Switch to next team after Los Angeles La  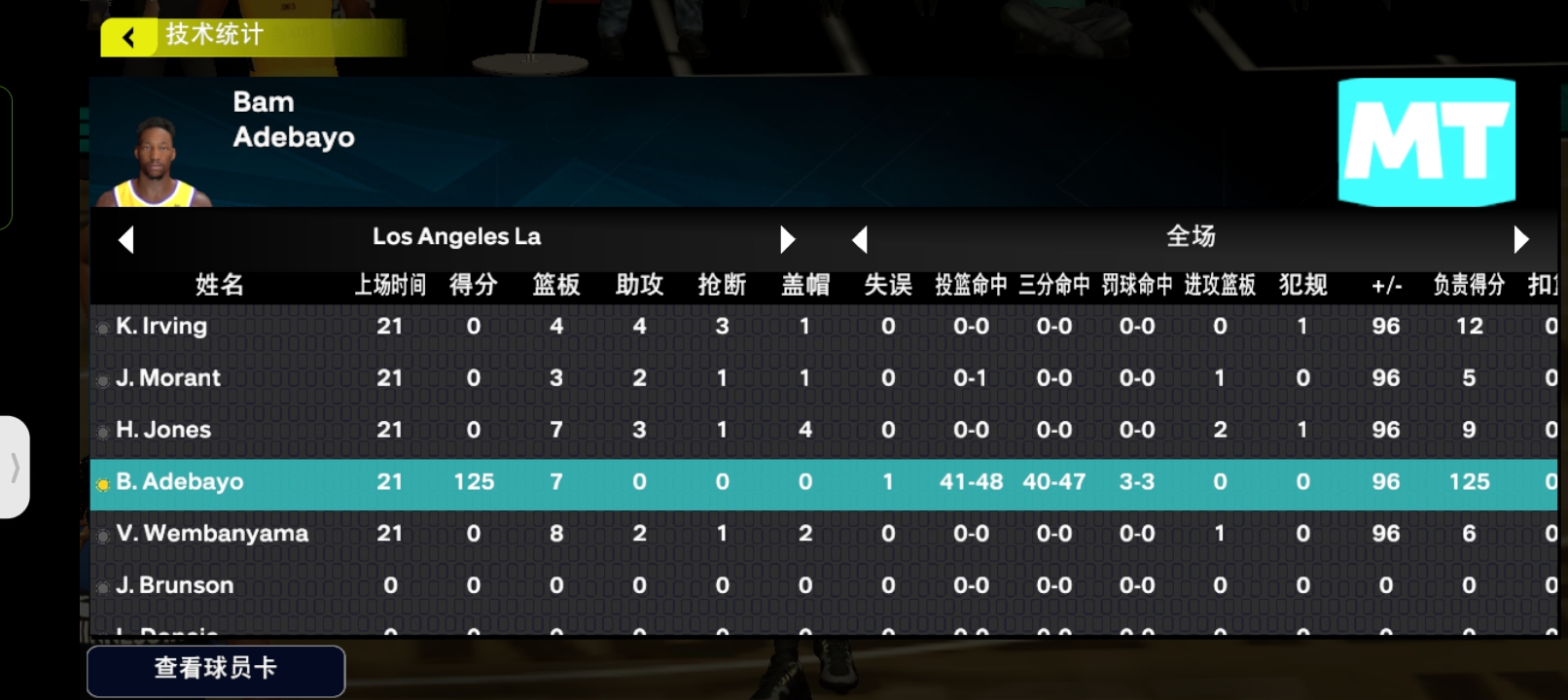[787, 239]
